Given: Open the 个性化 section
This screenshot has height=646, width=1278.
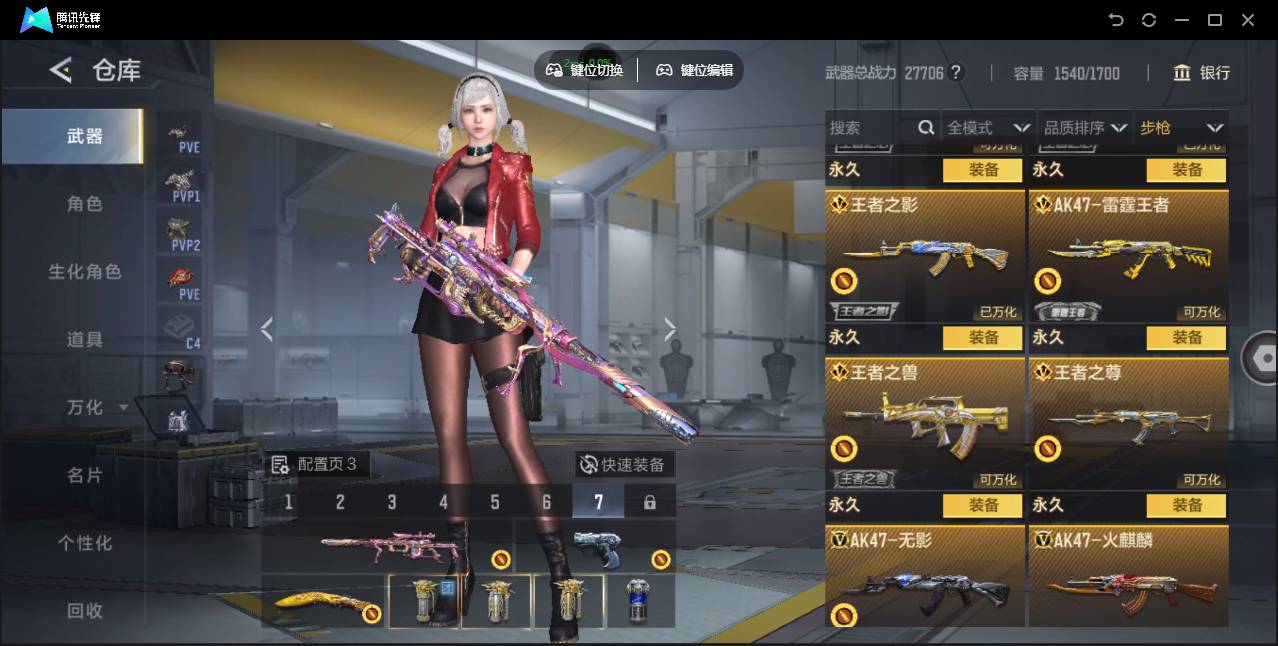Looking at the screenshot, I should pyautogui.click(x=84, y=543).
